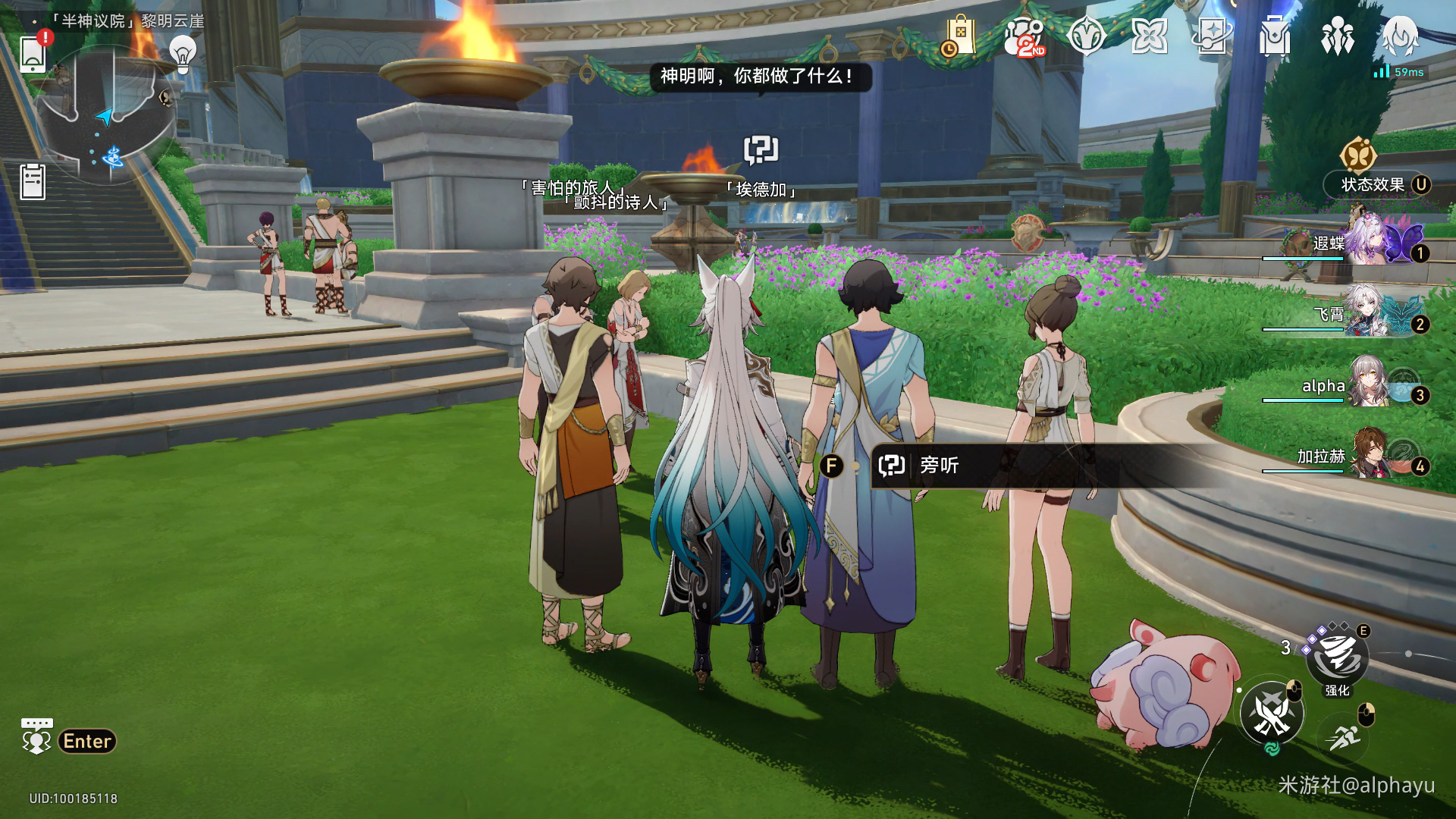
Task: Open the characters team icon
Action: tap(1337, 36)
